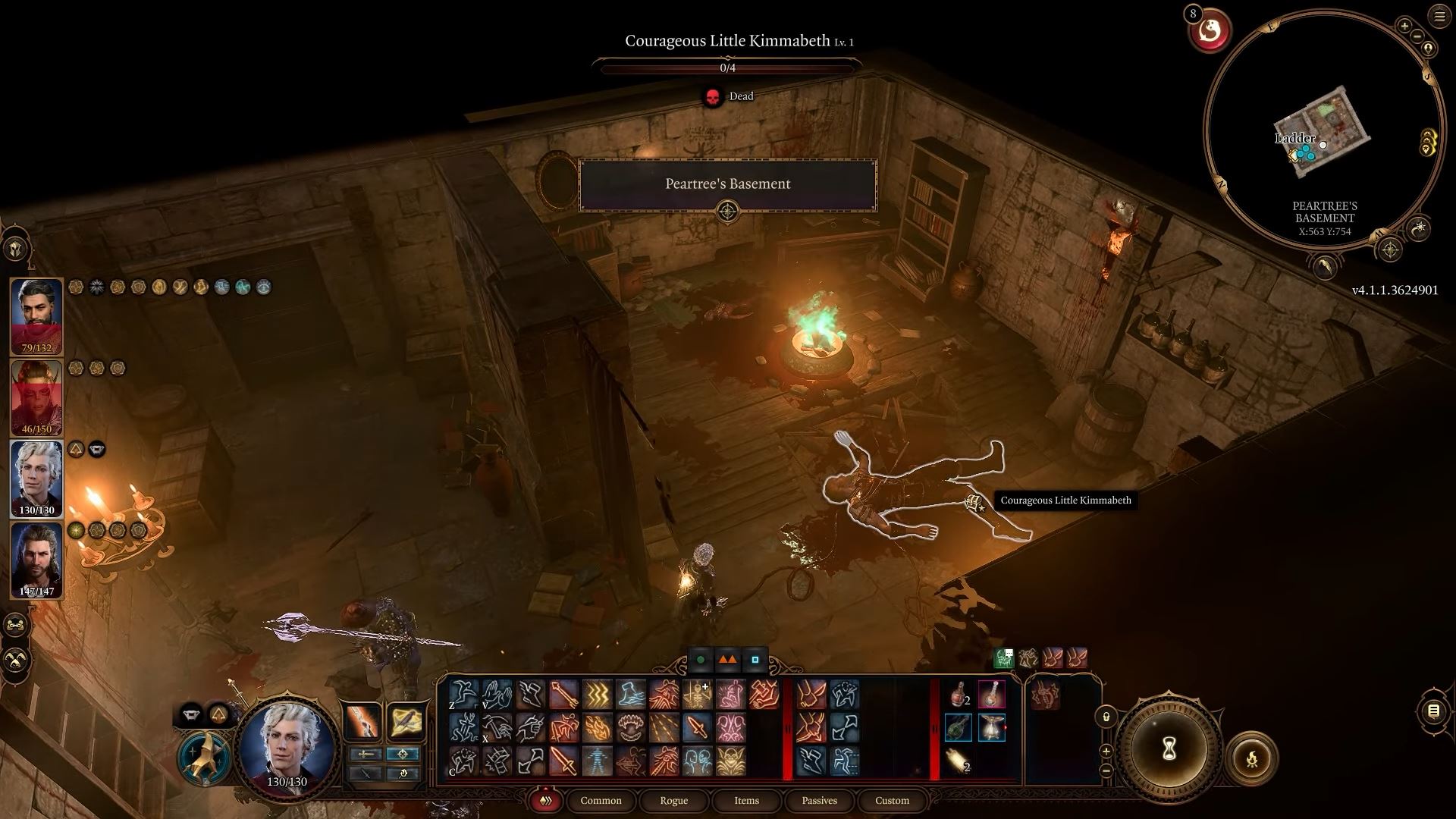1456x819 pixels.
Task: Click the large active character portrait
Action: pyautogui.click(x=287, y=741)
